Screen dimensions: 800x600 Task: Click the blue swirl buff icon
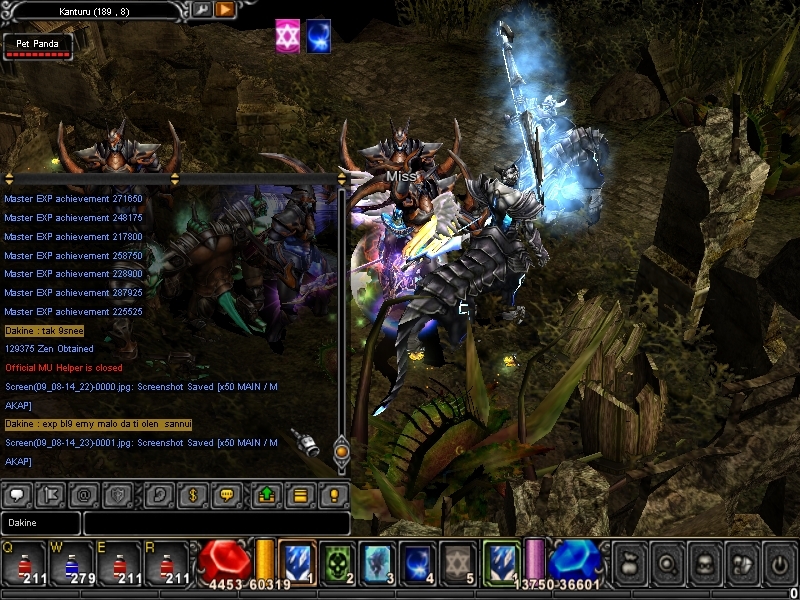319,35
